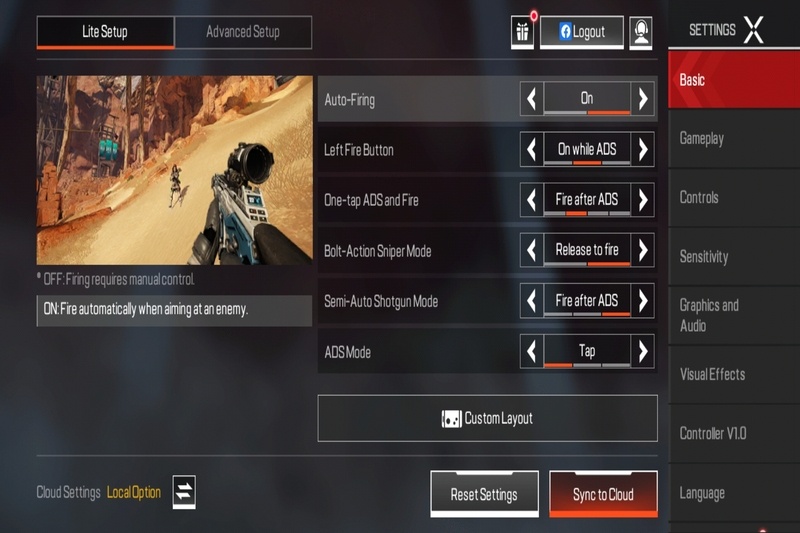
Task: Click the right arrow for Auto-Firing
Action: 643,98
